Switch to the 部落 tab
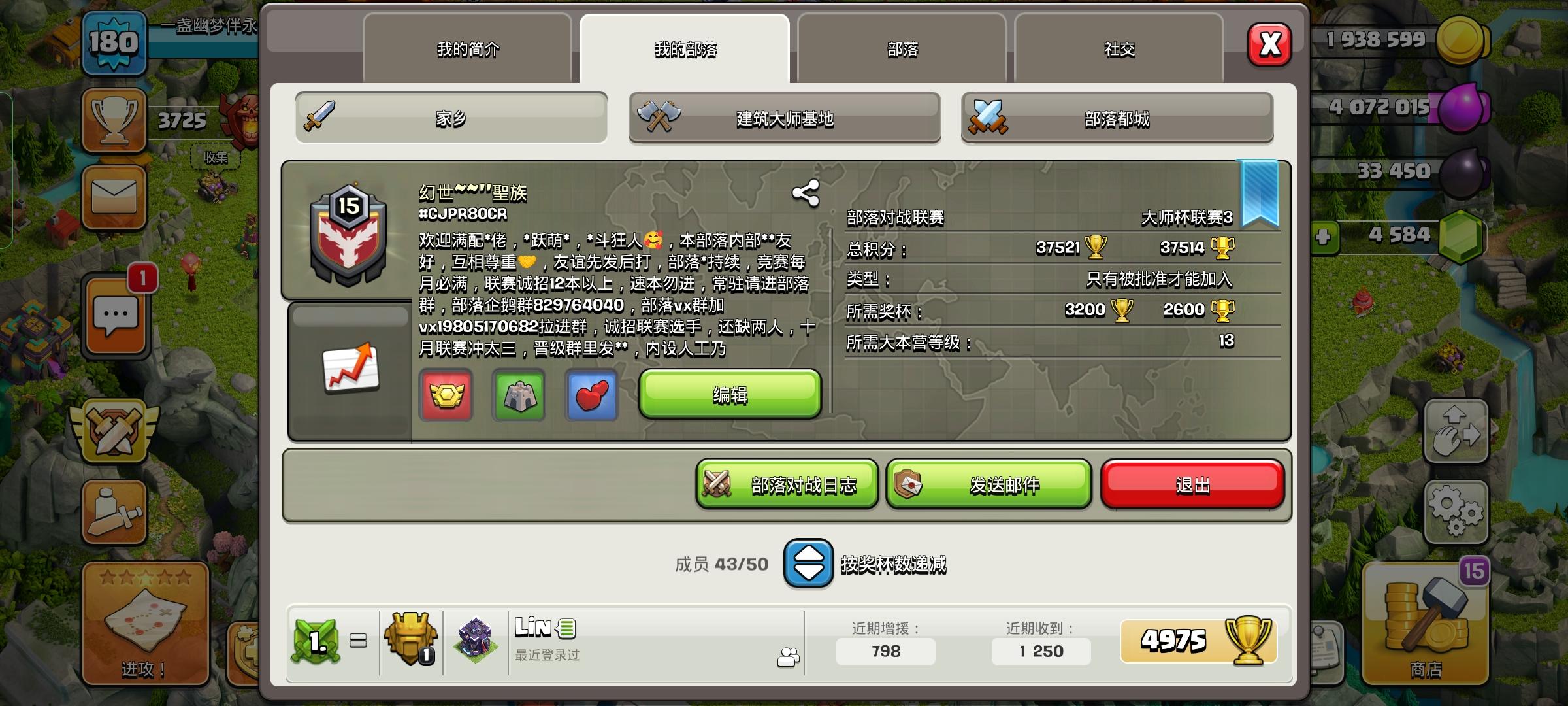 (902, 49)
